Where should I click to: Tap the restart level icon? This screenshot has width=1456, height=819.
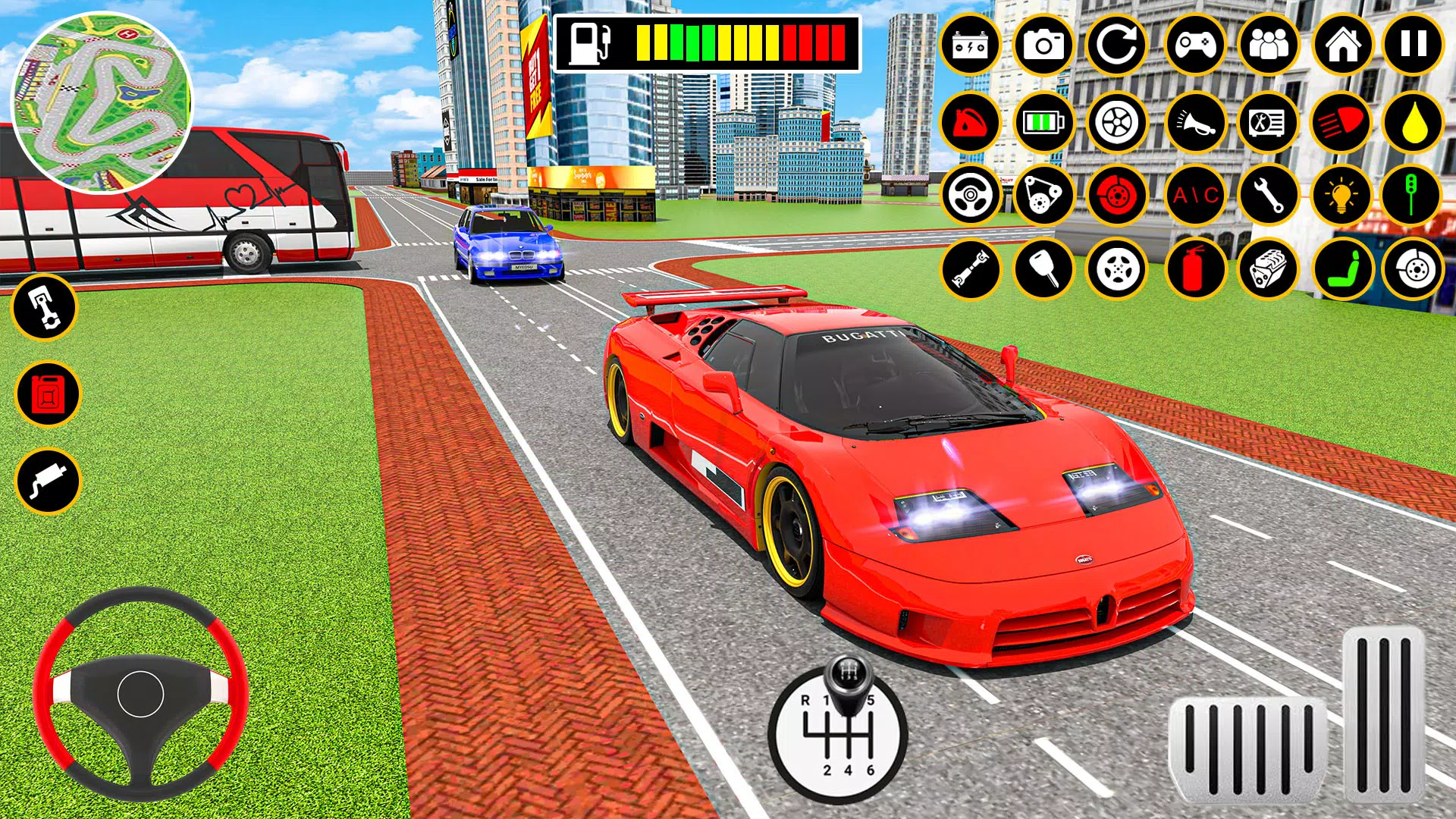pyautogui.click(x=1119, y=45)
